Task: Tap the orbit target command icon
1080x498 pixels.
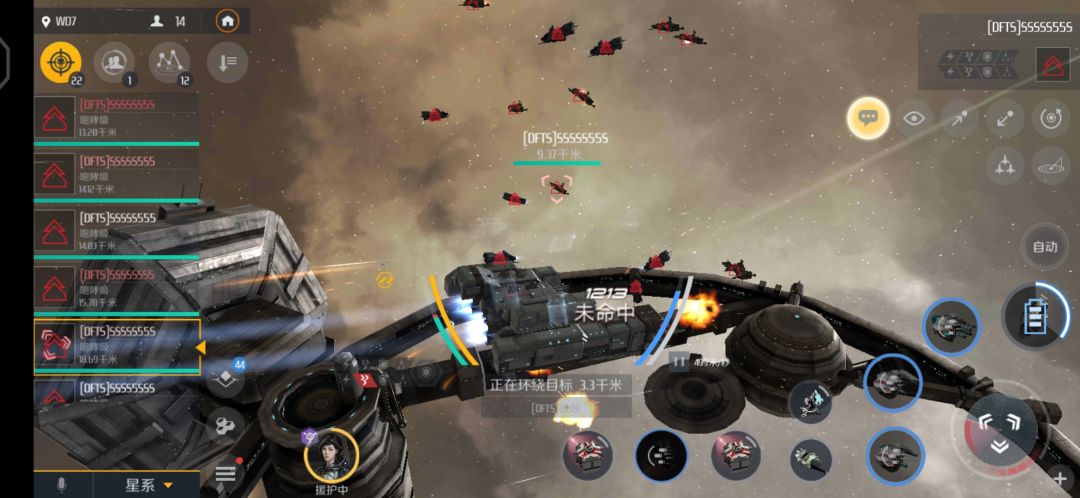Action: [x=1050, y=118]
